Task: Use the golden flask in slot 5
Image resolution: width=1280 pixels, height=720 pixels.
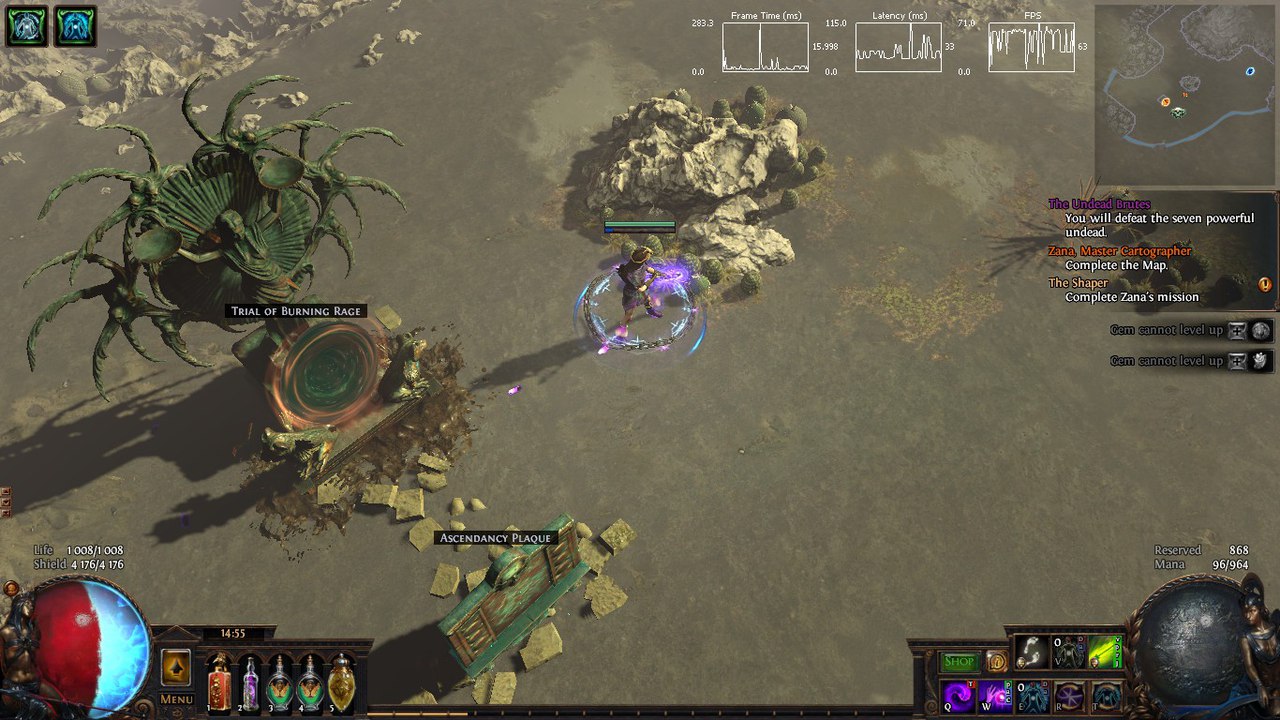Action: pos(342,683)
